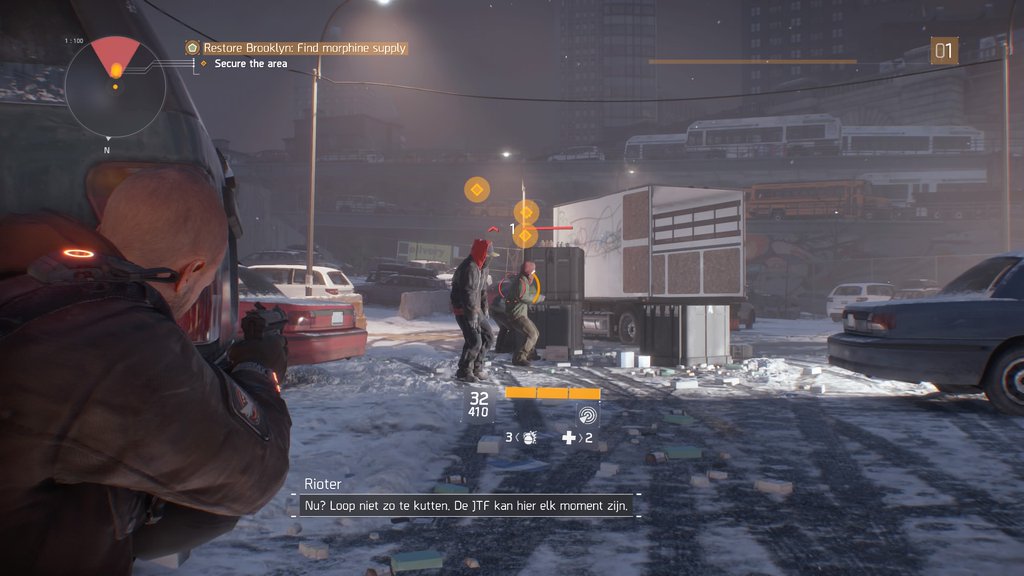Click the Secure the area objective
Screen dimensions: 1024x576
[x=250, y=64]
